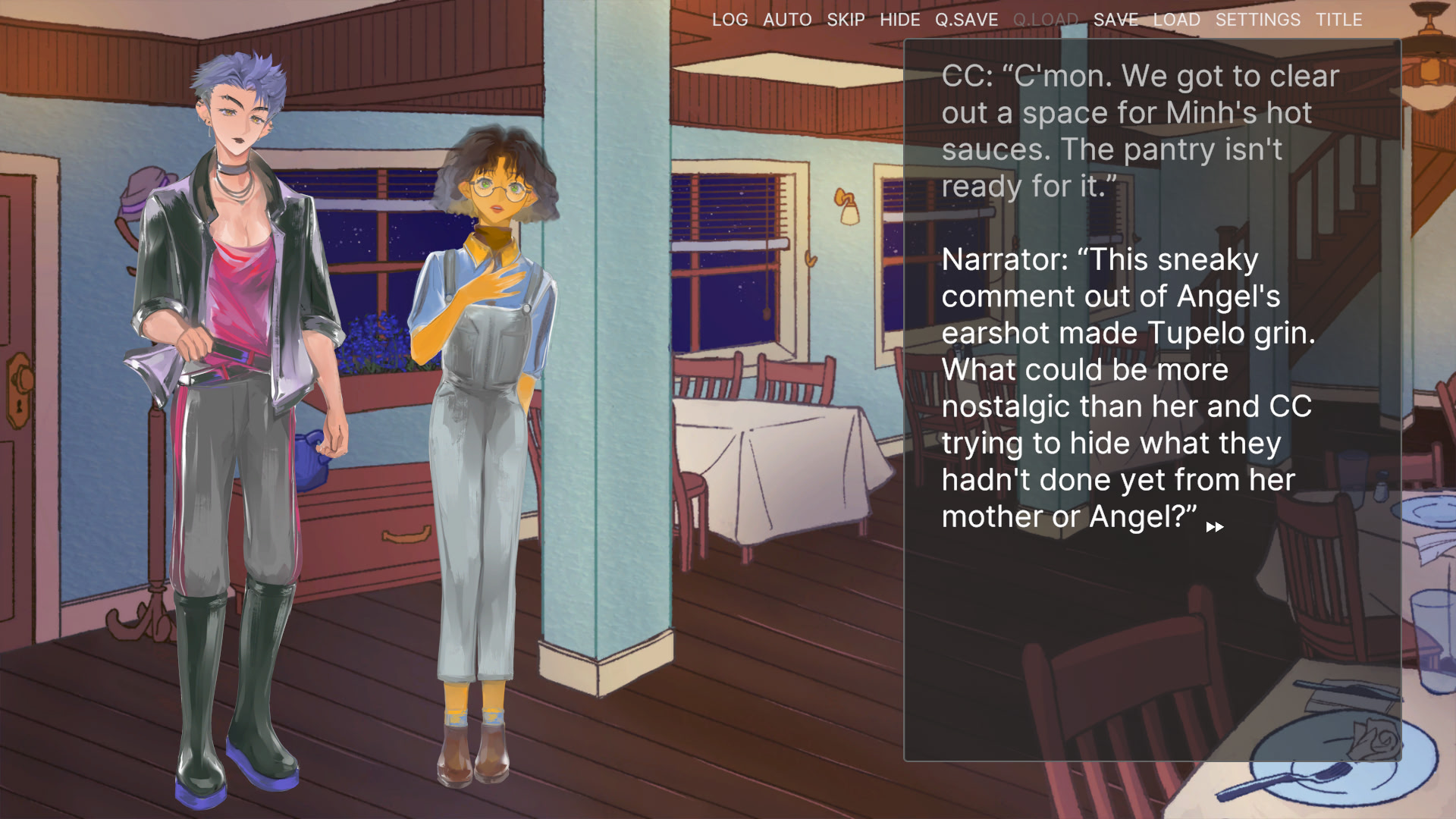
Task: Hide the text box with HIDE
Action: pos(899,20)
